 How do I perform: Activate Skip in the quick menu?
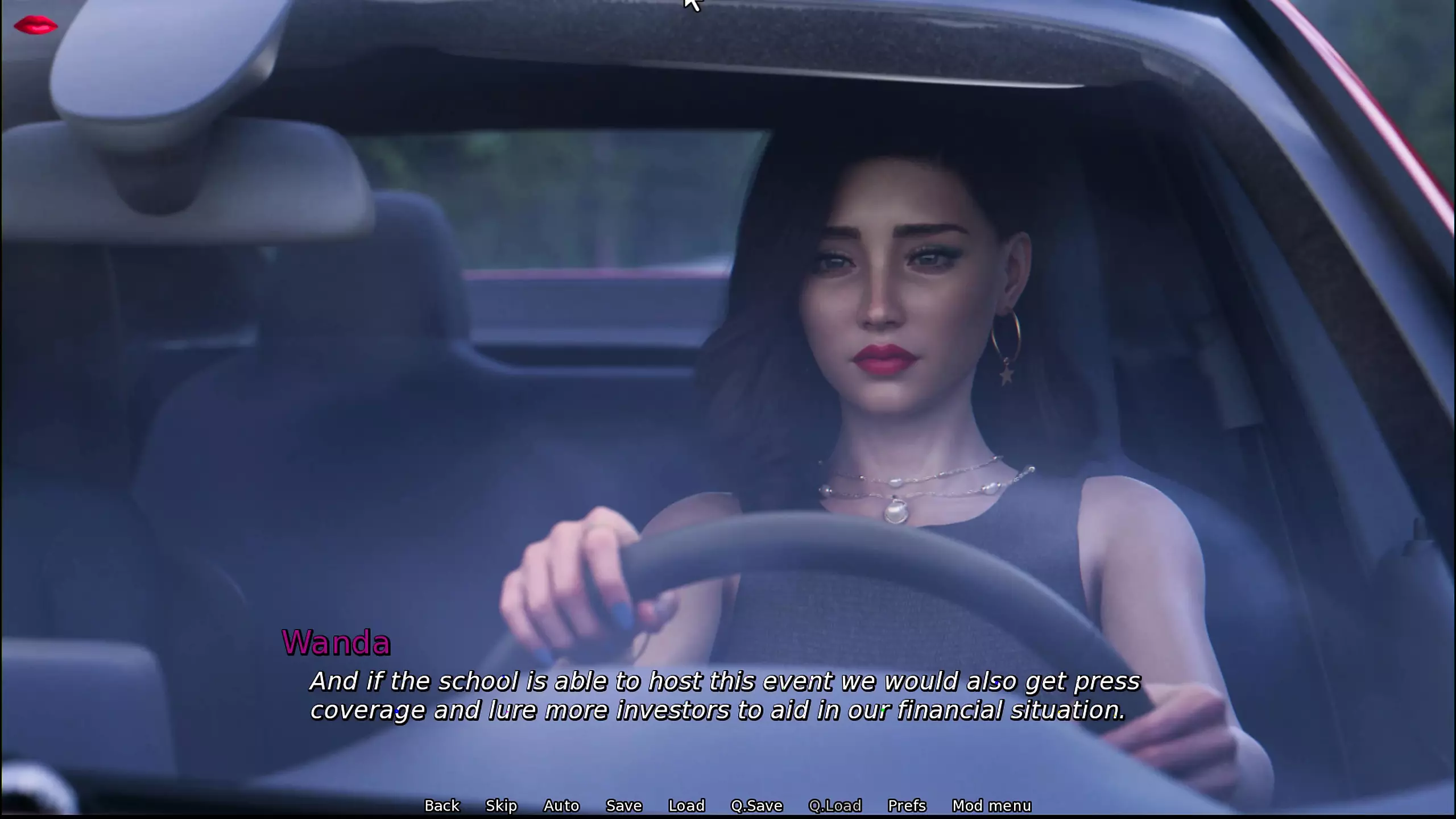click(x=501, y=805)
